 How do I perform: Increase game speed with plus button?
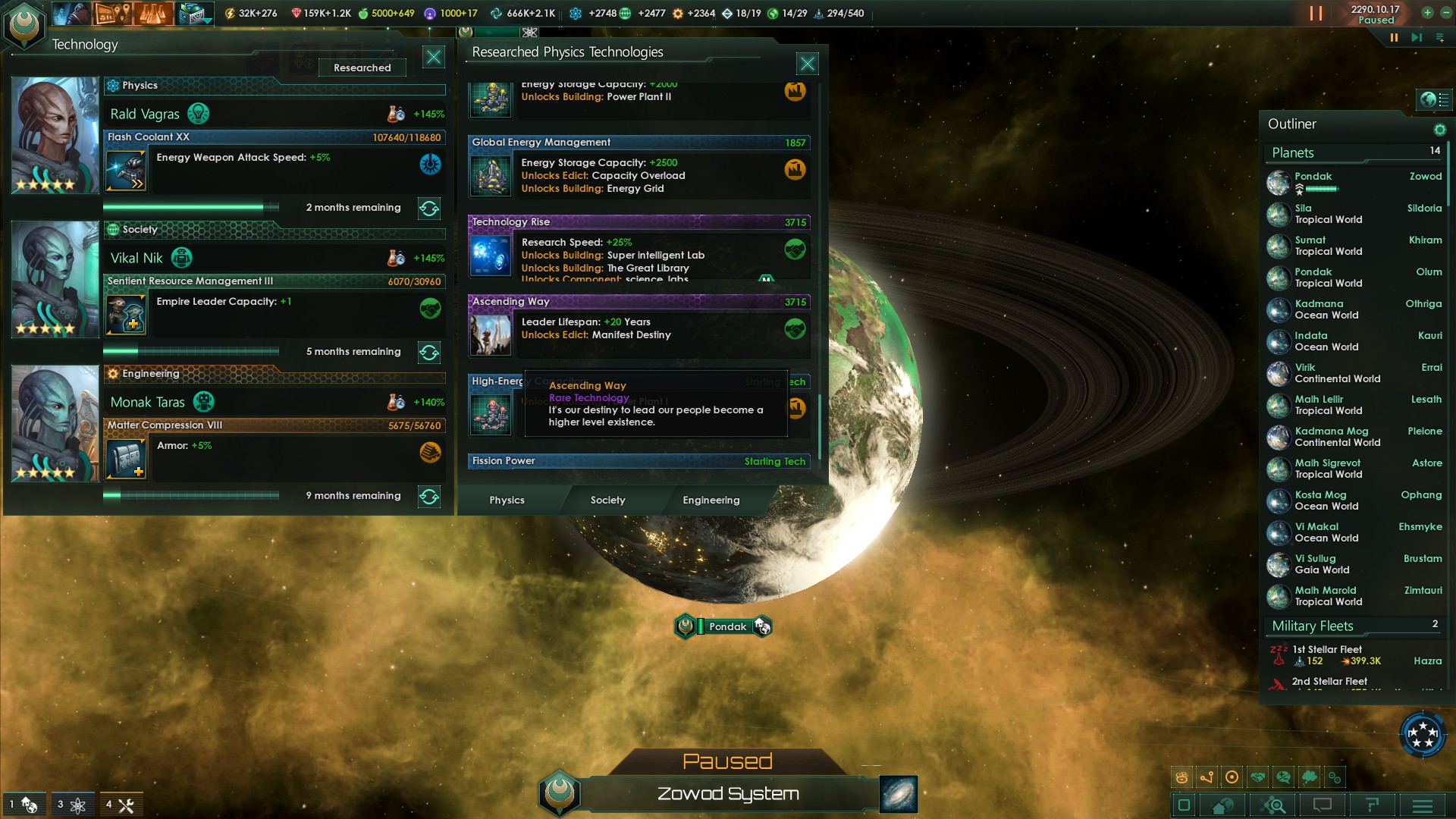coord(1427,12)
